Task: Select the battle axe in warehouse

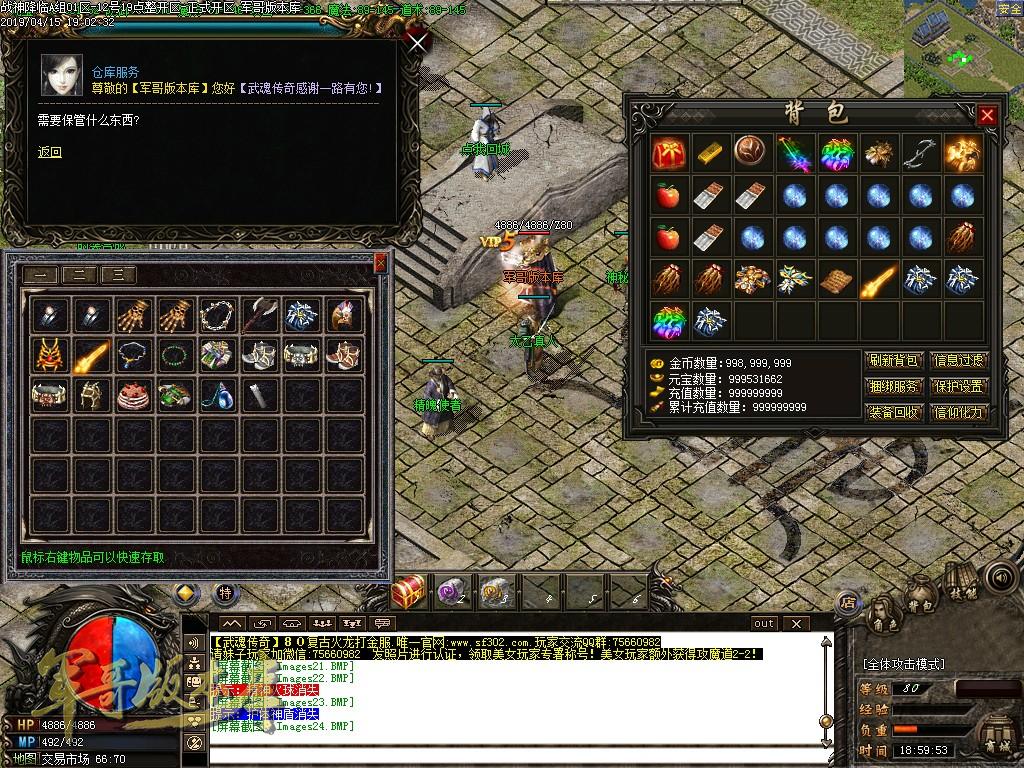Action: [x=259, y=315]
